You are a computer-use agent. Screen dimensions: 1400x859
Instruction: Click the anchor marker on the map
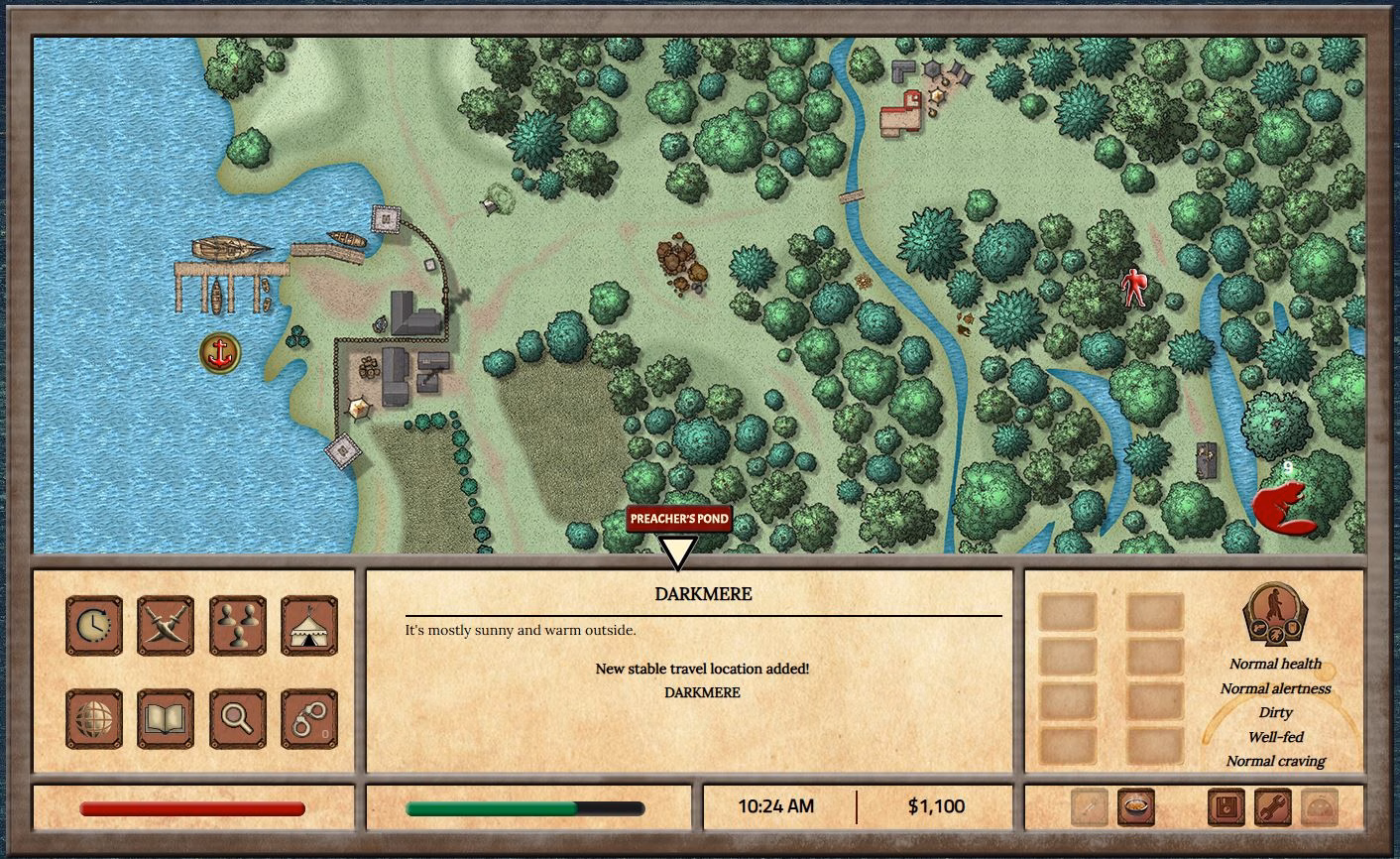click(x=219, y=353)
